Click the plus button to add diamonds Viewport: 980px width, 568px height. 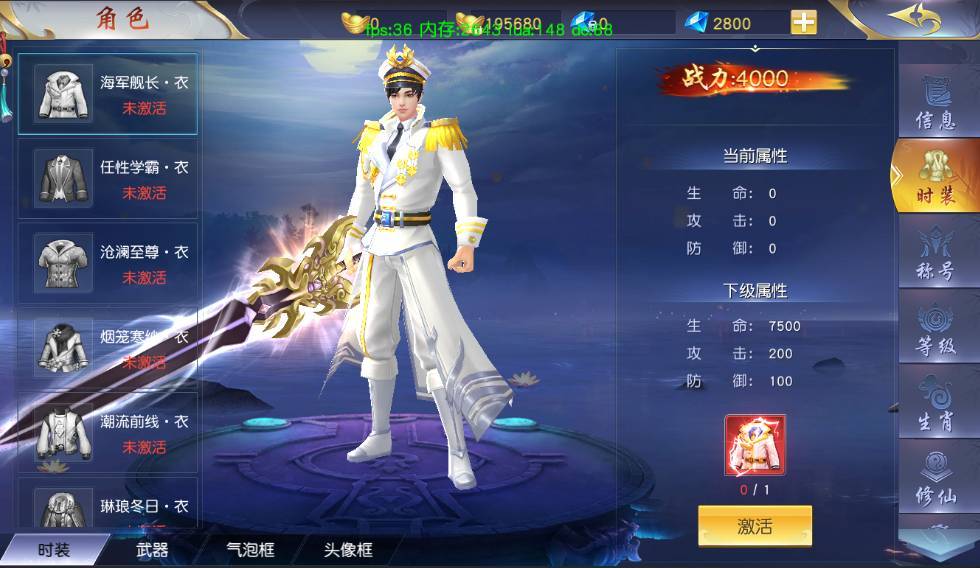803,22
